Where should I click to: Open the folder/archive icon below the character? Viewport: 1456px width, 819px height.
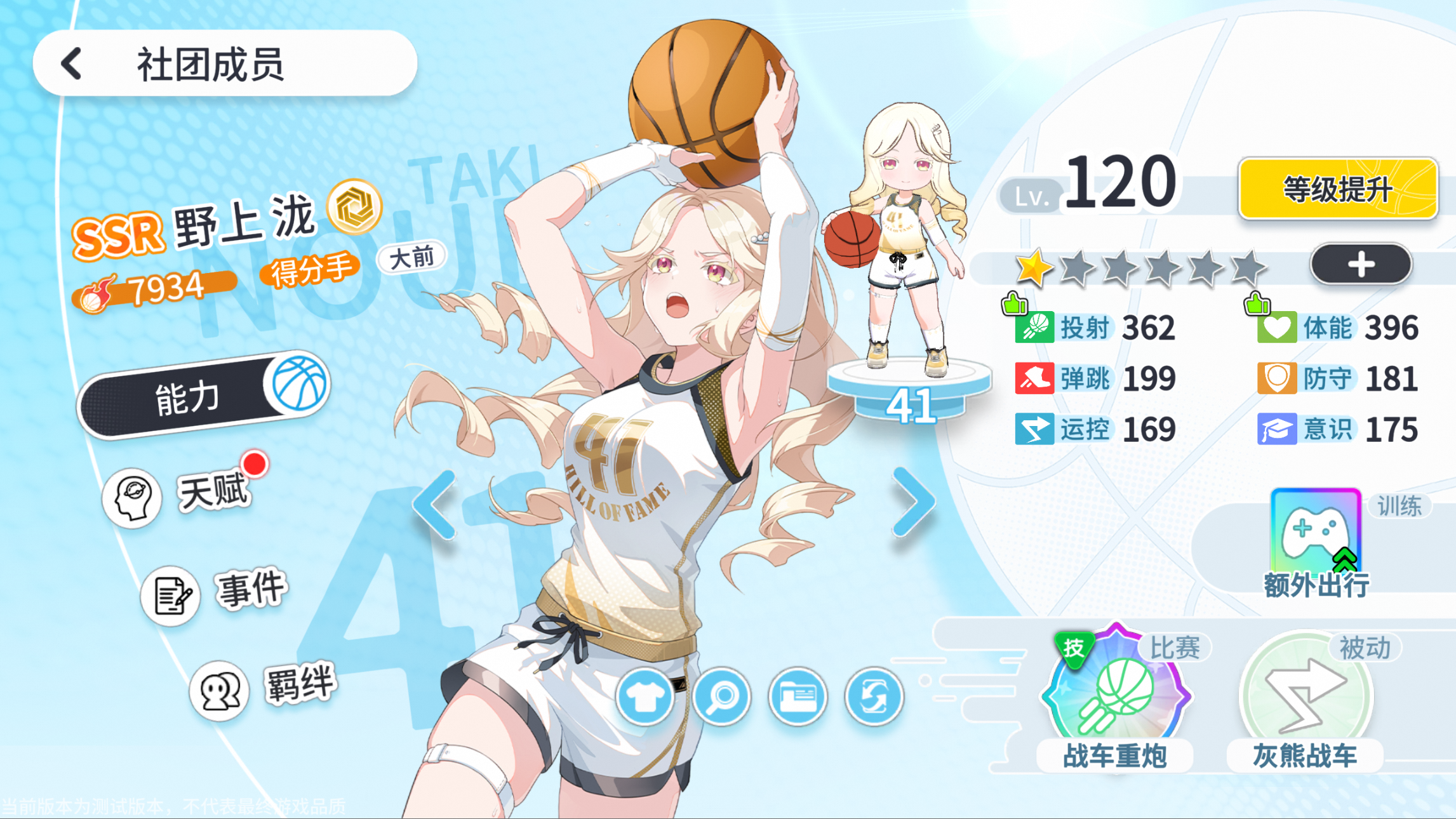click(x=799, y=696)
